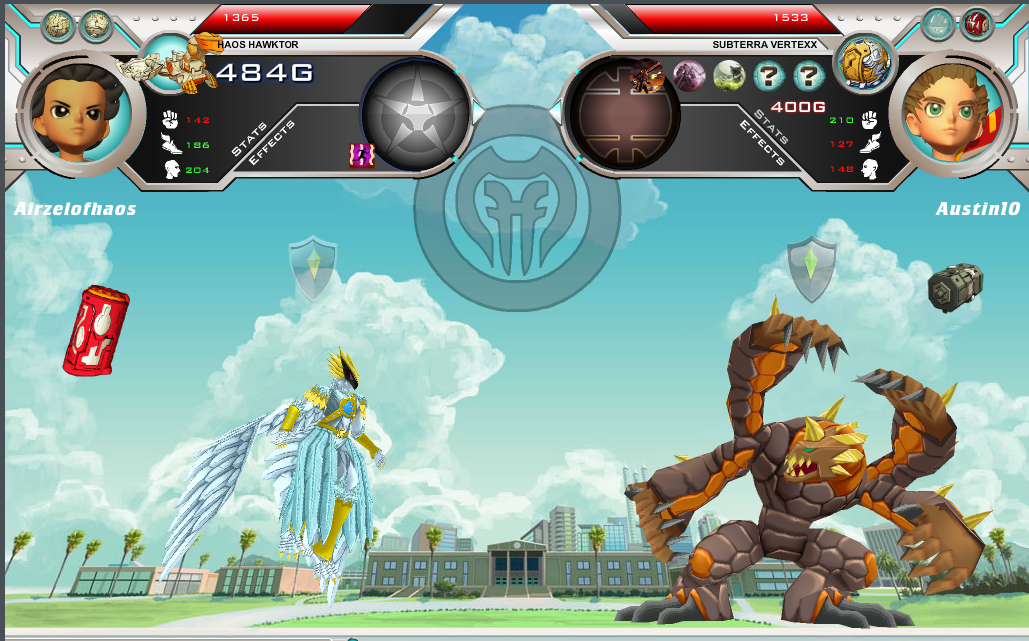The width and height of the screenshot is (1029, 641).
Task: Click the Haos Hawktor Bakugan icon
Action: [x=170, y=62]
